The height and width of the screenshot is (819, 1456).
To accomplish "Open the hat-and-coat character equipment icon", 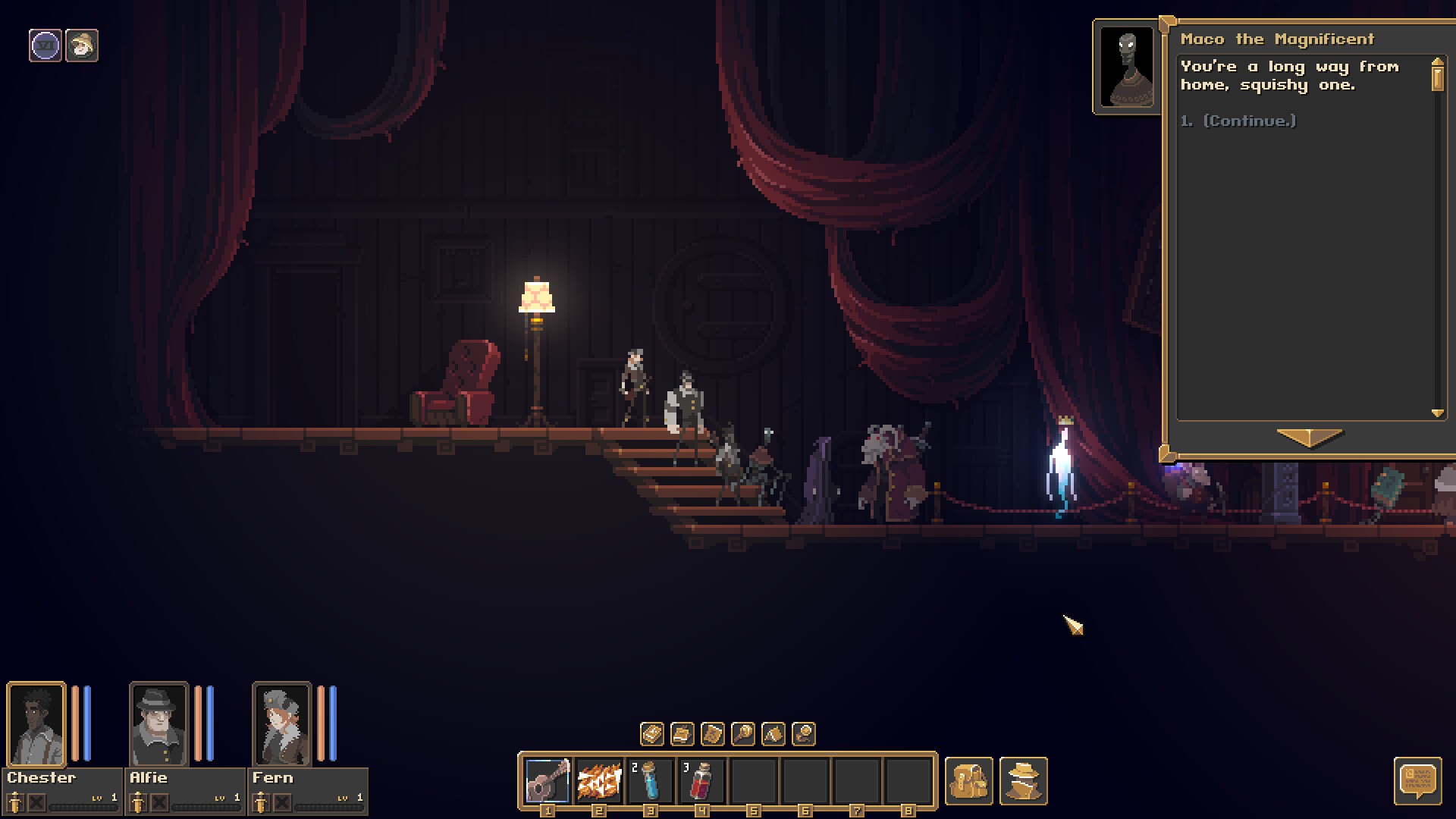I will (1022, 781).
